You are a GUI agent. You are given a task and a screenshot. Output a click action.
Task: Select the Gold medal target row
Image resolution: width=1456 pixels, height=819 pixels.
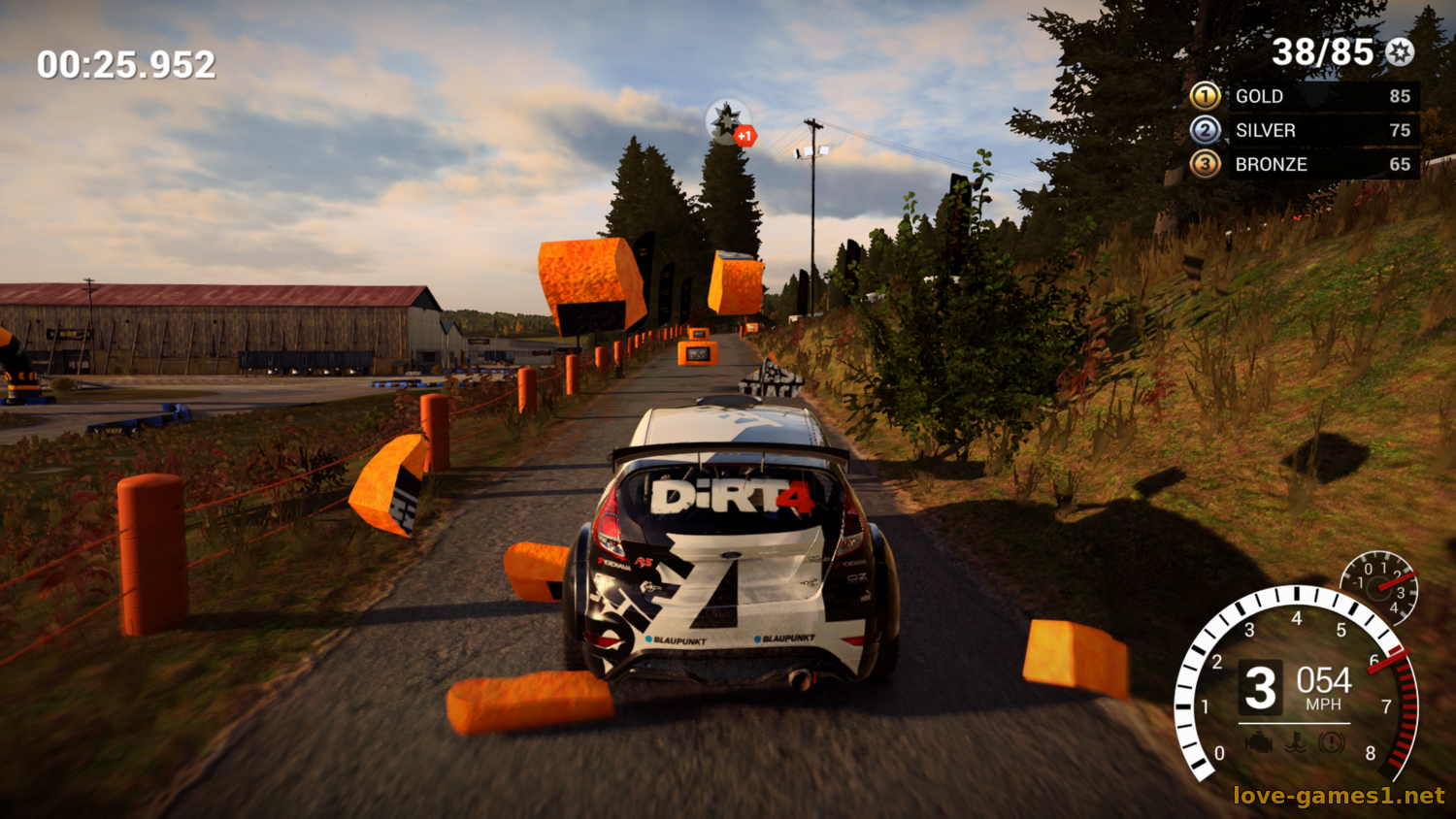(1305, 96)
